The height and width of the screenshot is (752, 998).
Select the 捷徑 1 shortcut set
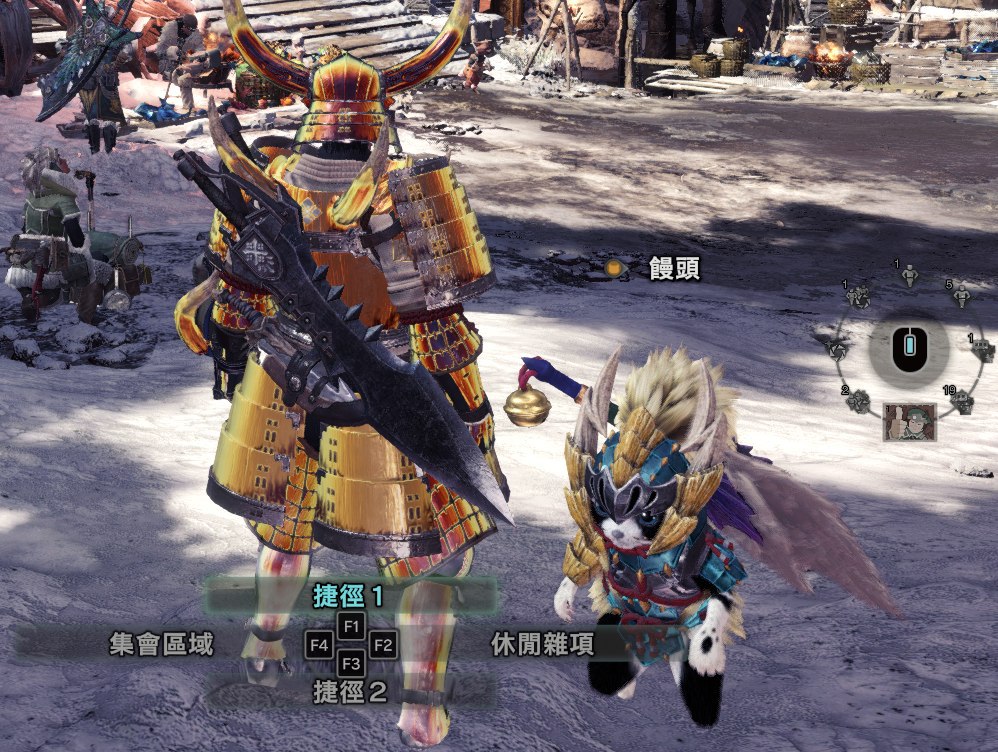349,597
